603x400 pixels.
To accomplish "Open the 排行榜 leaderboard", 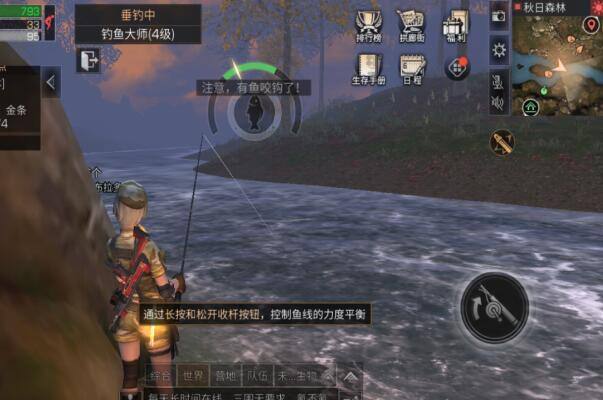I will coord(369,25).
